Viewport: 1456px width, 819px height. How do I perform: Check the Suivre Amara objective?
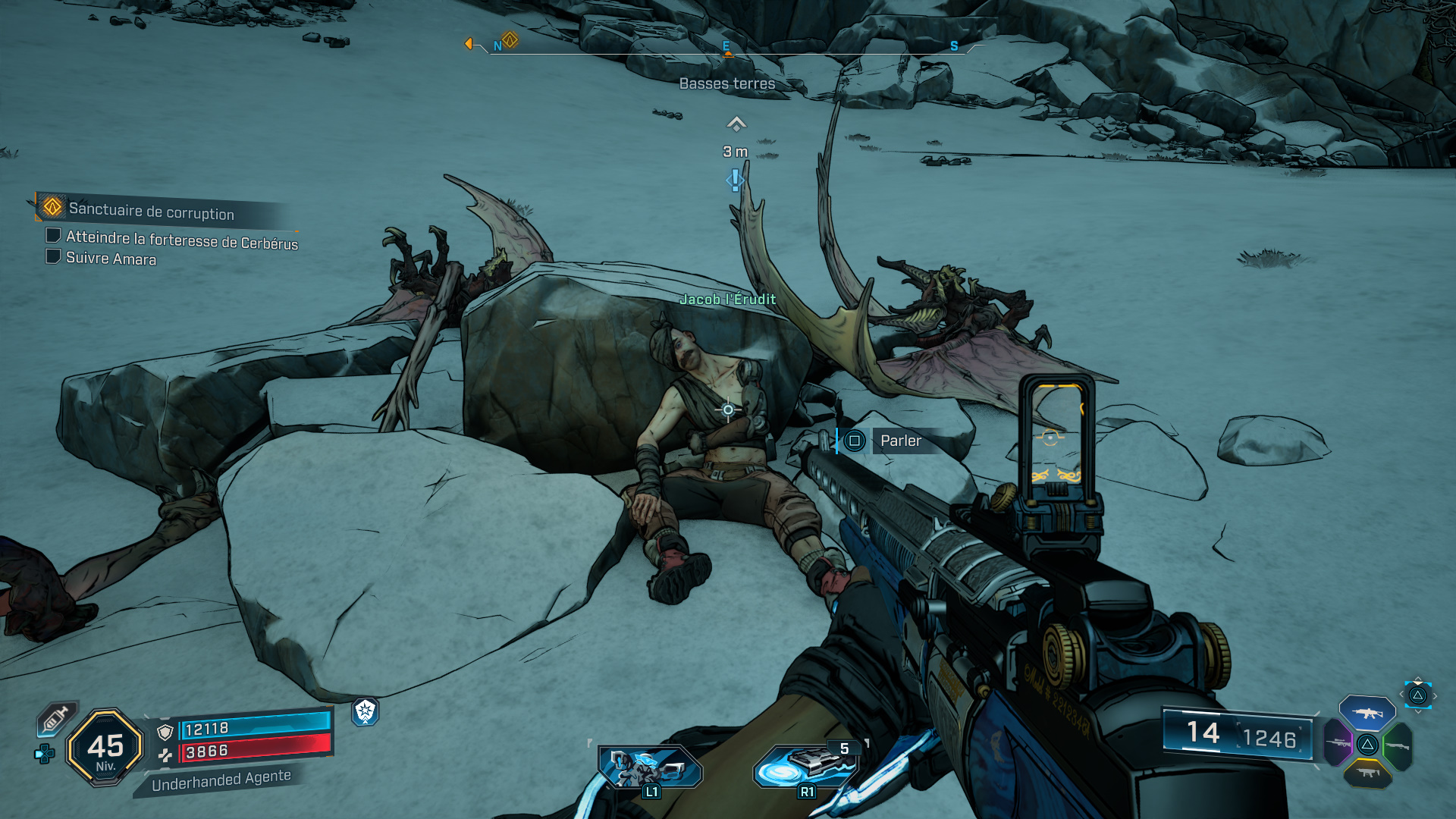point(54,256)
